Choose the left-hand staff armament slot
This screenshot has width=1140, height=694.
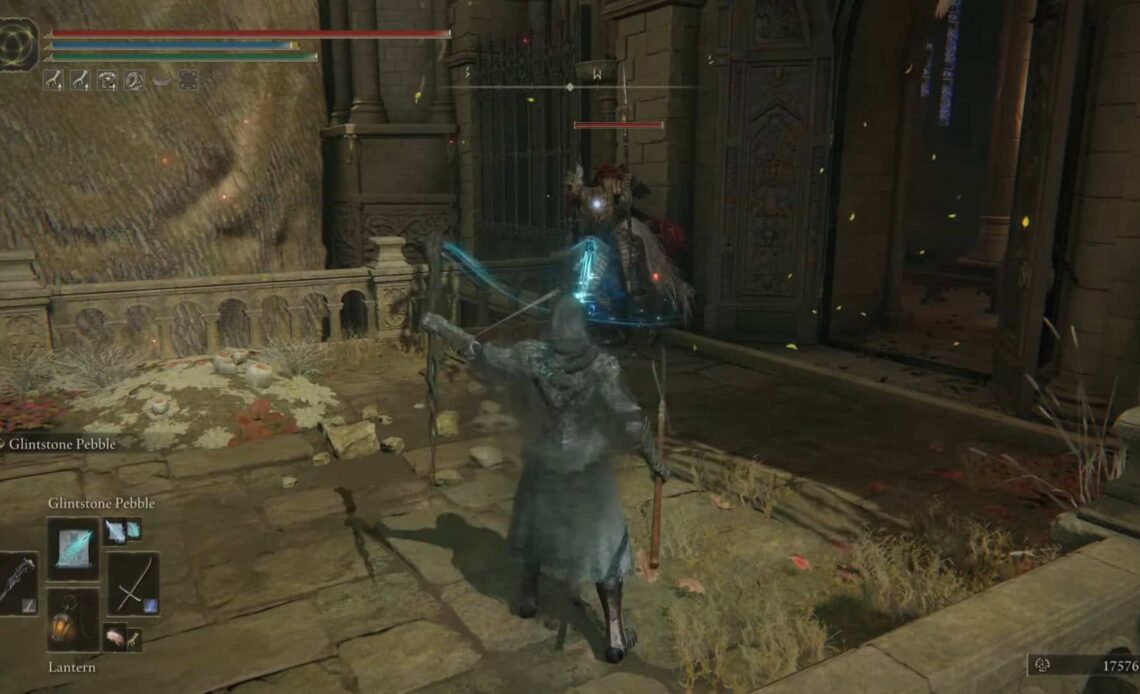[17, 583]
